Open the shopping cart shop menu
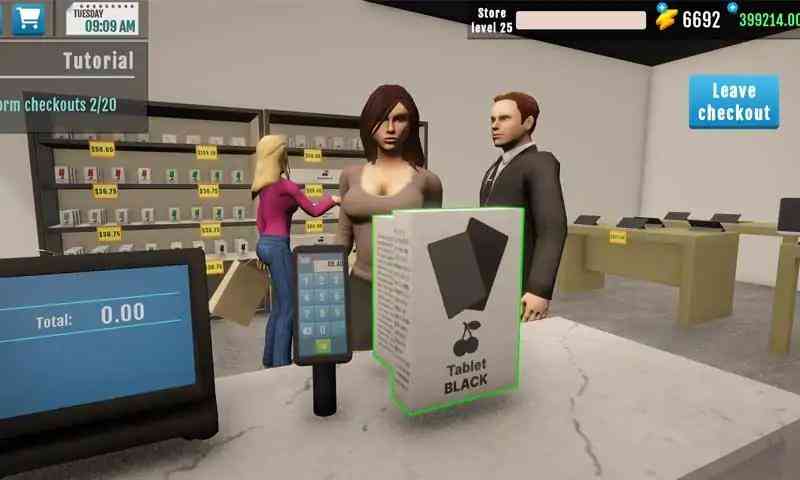800x480 pixels. (x=27, y=18)
